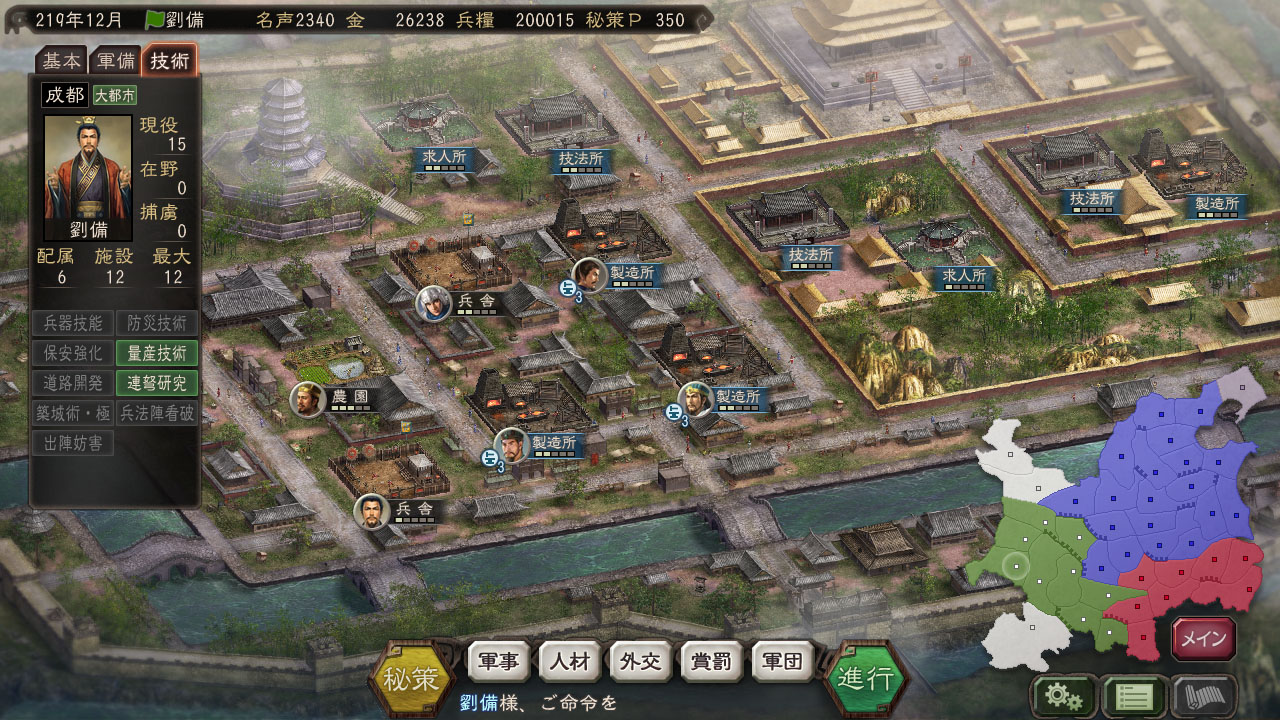
Task: Select the 技術 tab
Action: point(169,60)
